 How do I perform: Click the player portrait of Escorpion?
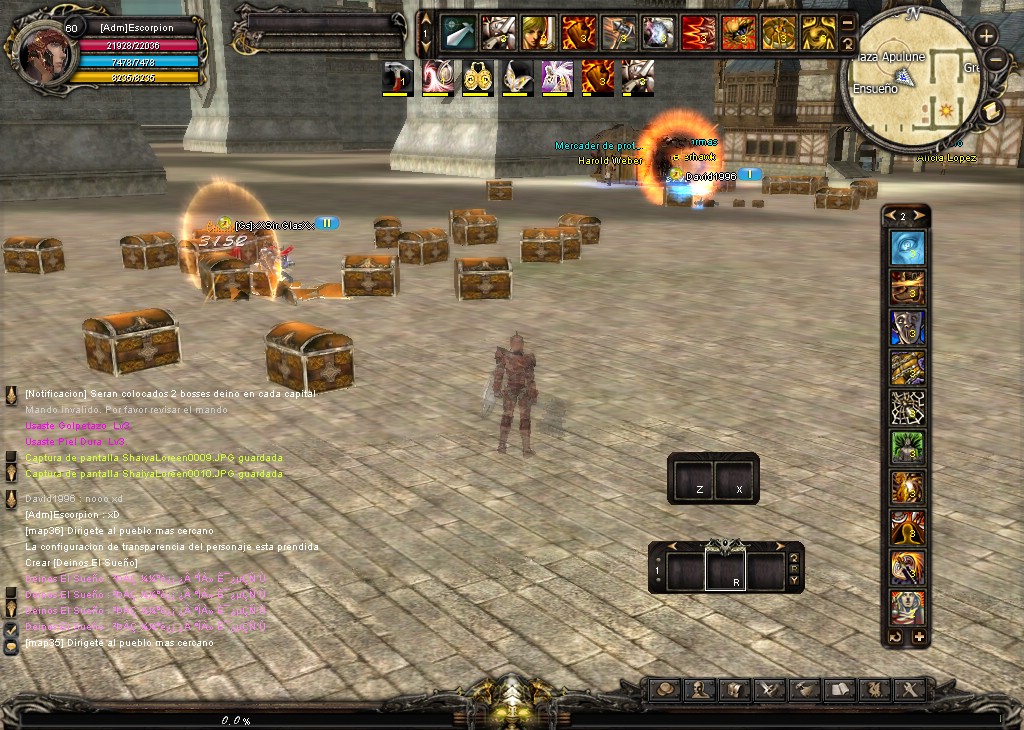pos(44,50)
